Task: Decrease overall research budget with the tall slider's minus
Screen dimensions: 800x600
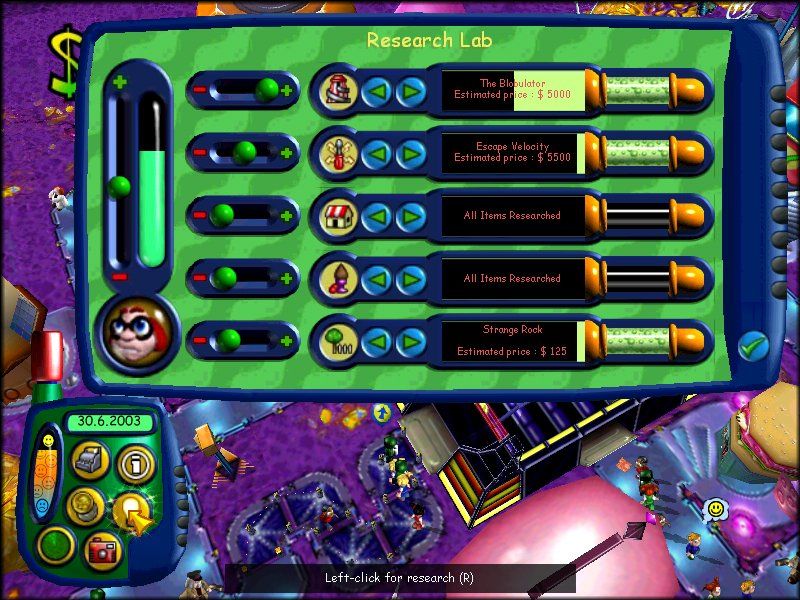Action: (120, 277)
